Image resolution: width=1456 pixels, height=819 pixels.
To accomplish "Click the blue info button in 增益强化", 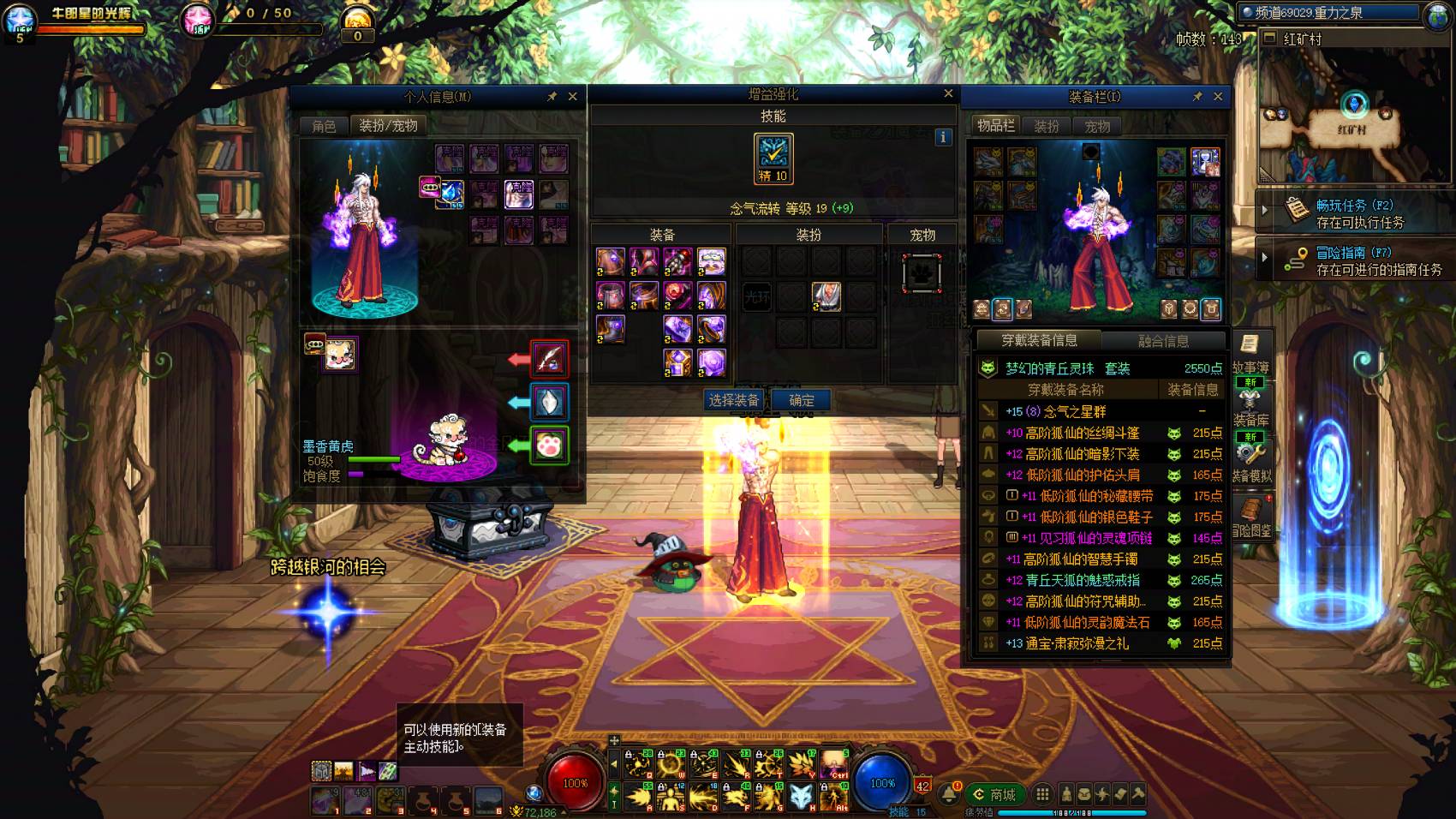I will click(x=943, y=137).
